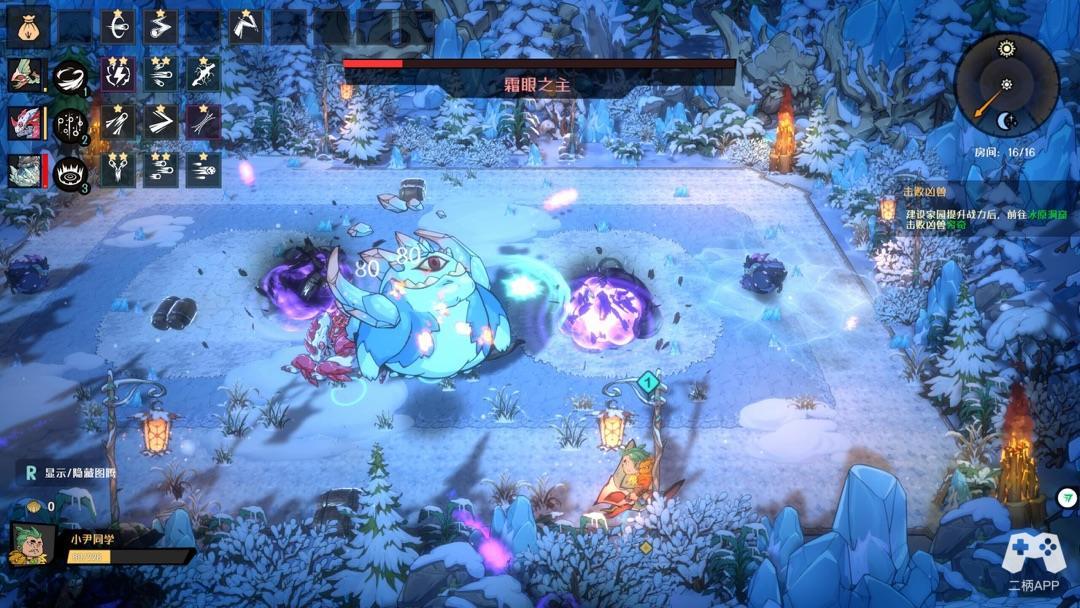Select the red-and-white beast party portrait
1080x608 pixels.
25,123
